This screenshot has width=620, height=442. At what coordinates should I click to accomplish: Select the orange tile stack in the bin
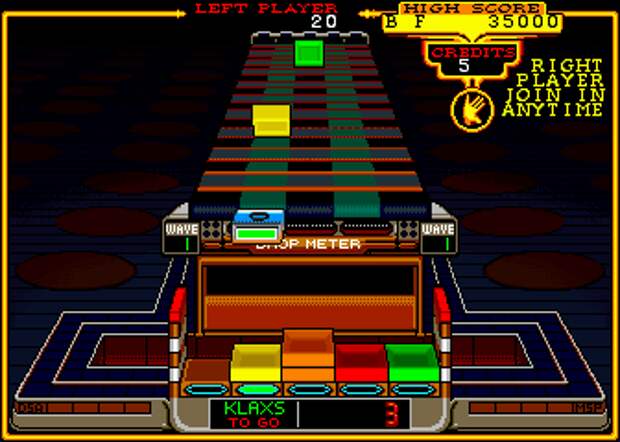click(x=309, y=355)
